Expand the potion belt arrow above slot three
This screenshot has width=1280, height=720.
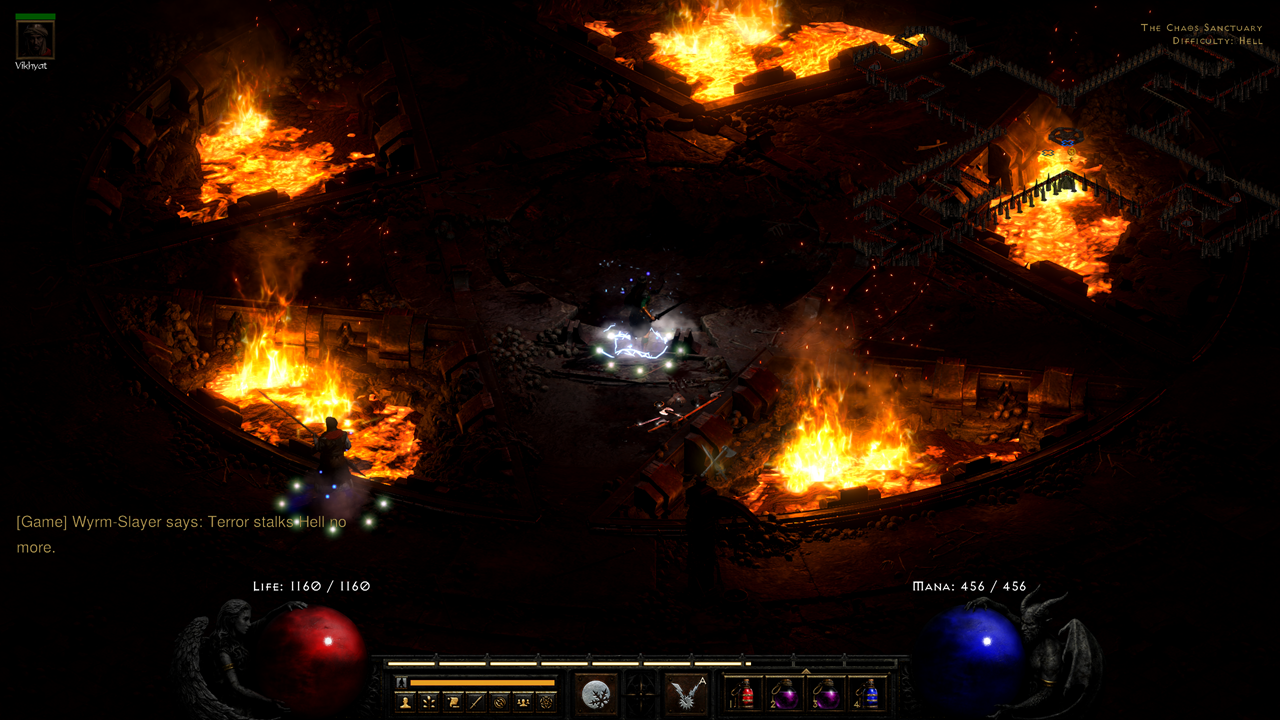click(x=806, y=671)
